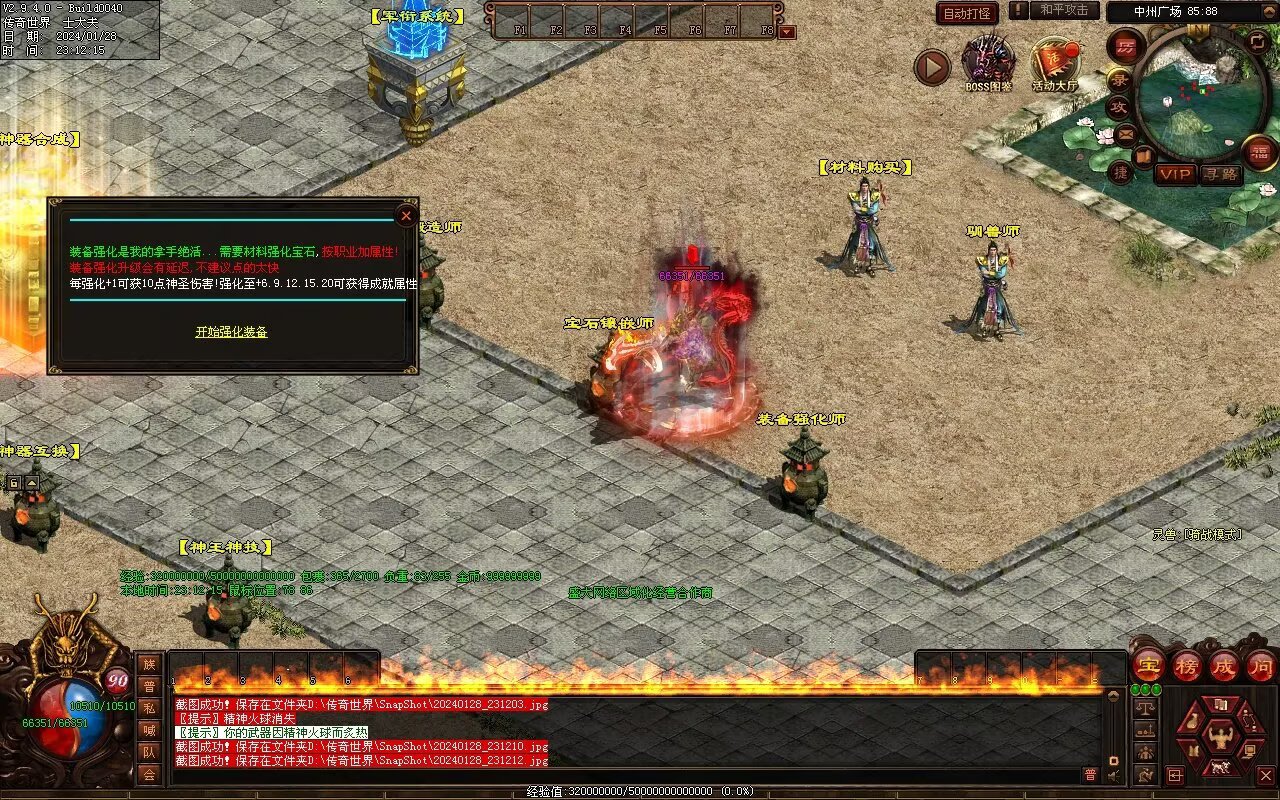Open the 福 welfare button

click(x=1258, y=152)
